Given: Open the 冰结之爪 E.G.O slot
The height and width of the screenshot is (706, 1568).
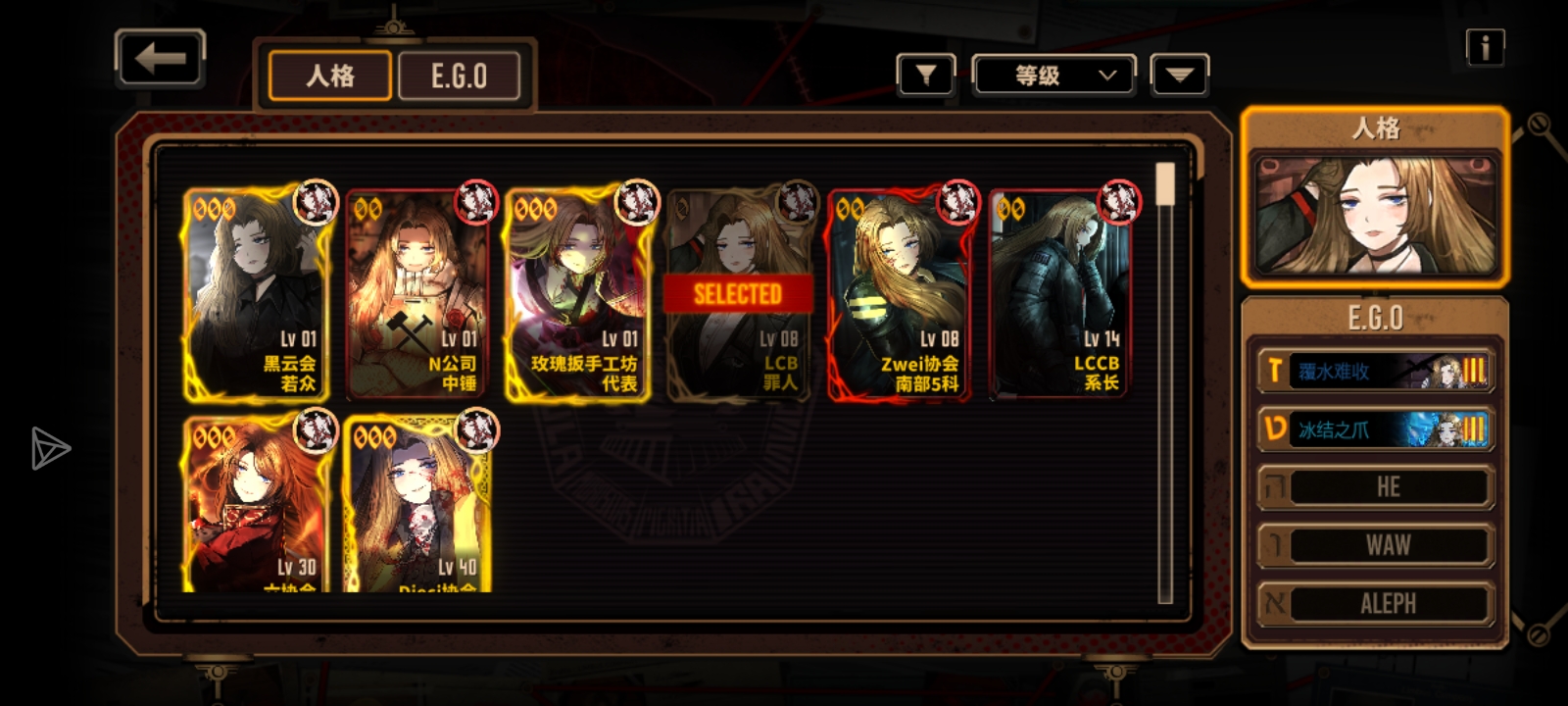Looking at the screenshot, I should point(1375,429).
